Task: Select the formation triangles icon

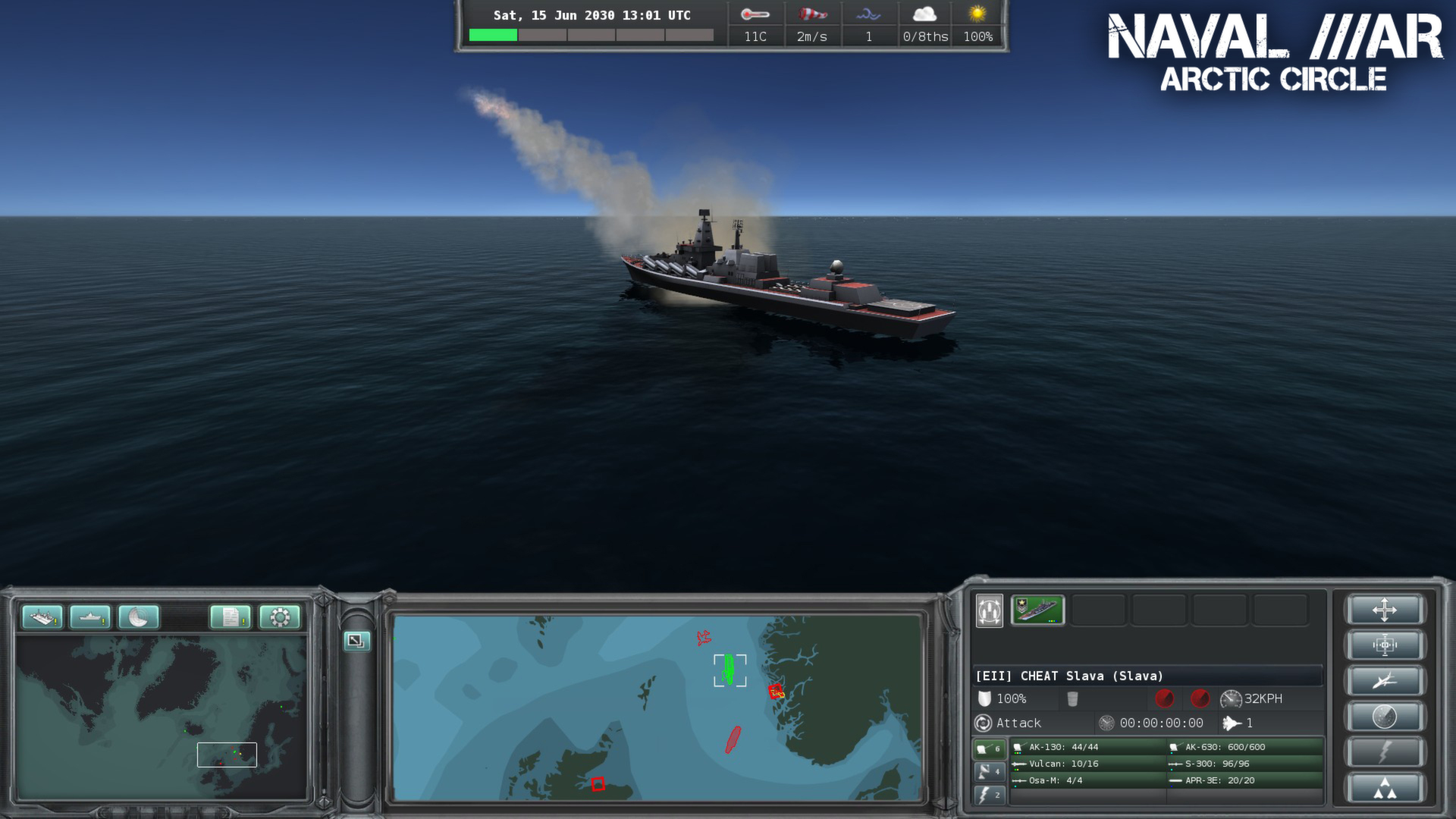Action: coord(1385,786)
